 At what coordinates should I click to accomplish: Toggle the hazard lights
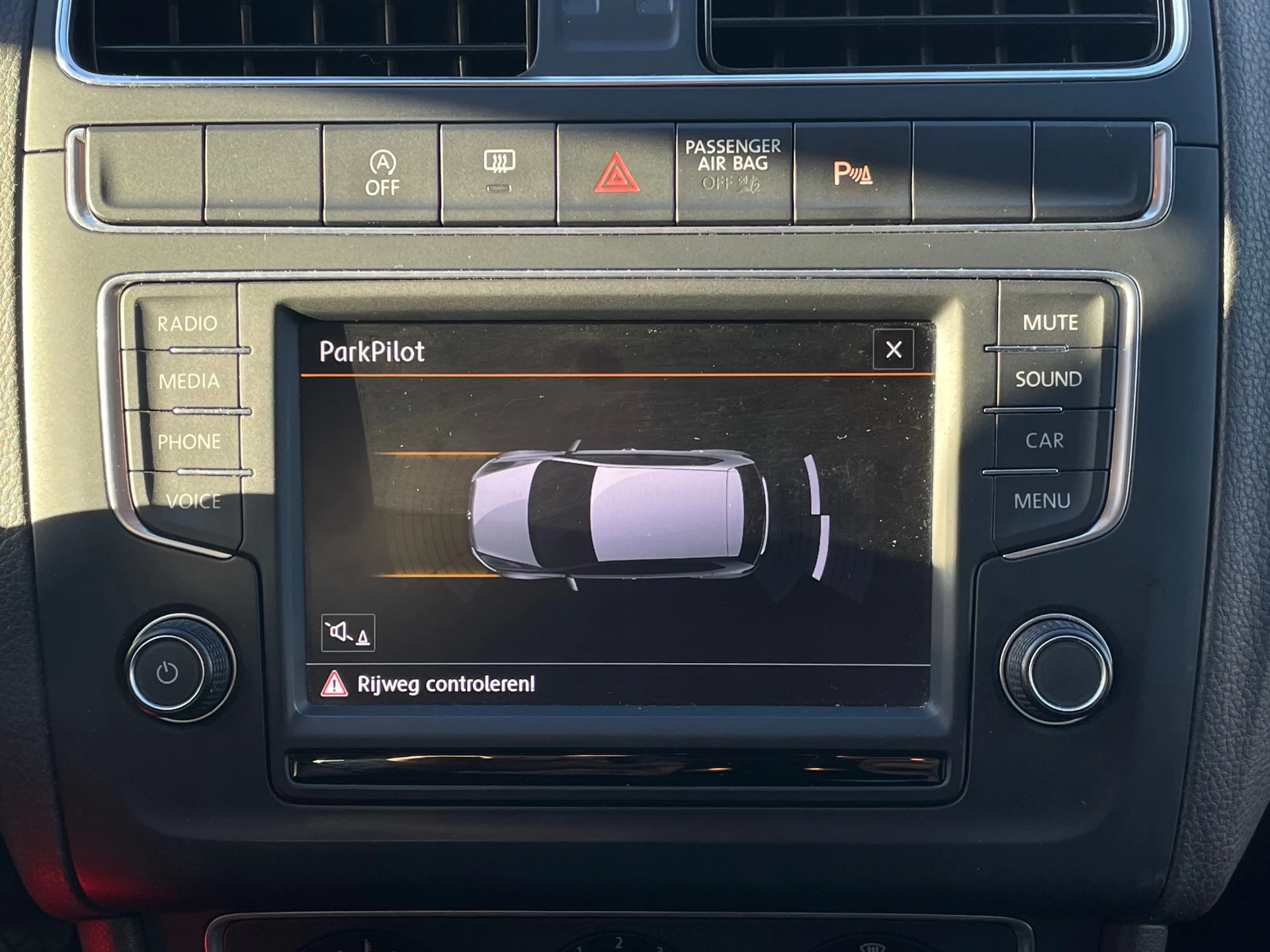618,171
